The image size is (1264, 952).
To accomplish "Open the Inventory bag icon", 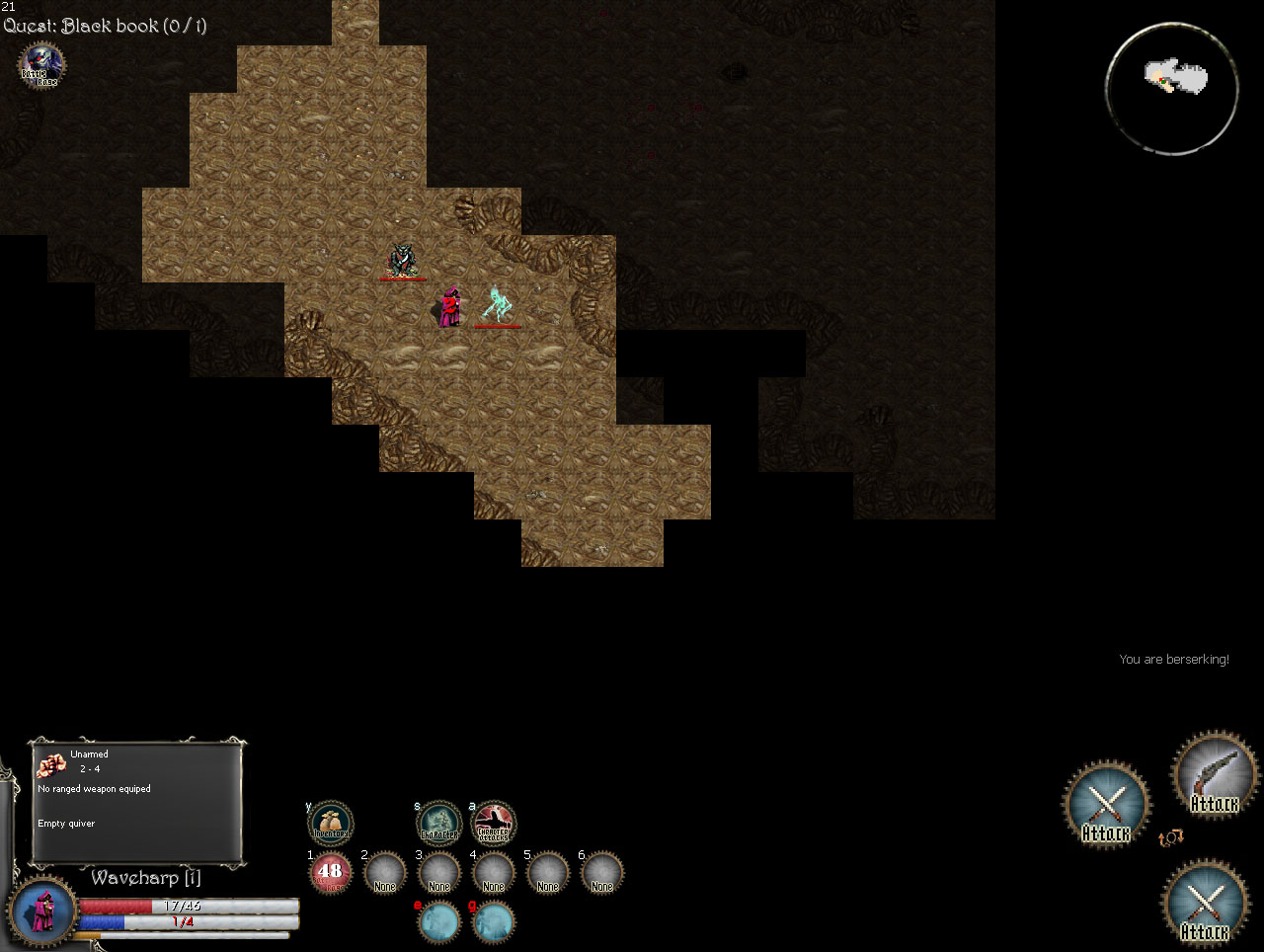I will 331,823.
